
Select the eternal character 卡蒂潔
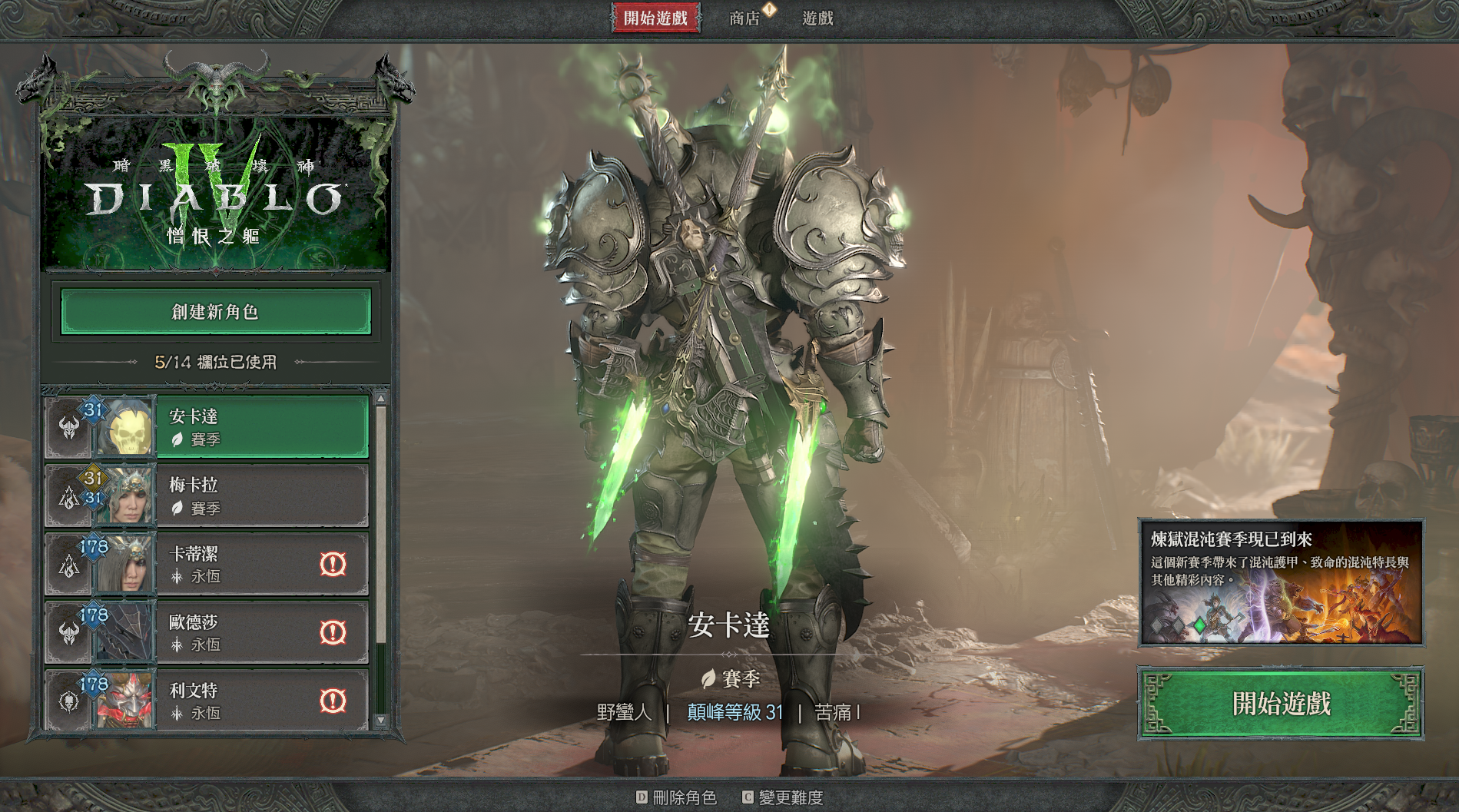[230, 564]
